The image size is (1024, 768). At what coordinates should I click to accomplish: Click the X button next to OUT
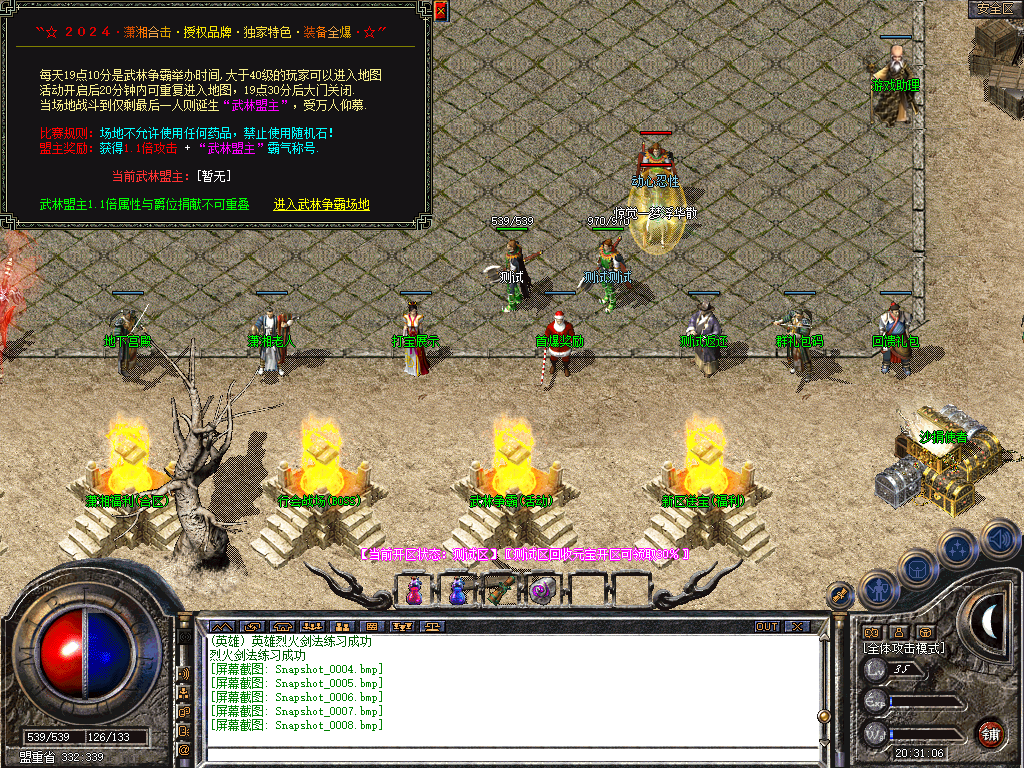[797, 627]
